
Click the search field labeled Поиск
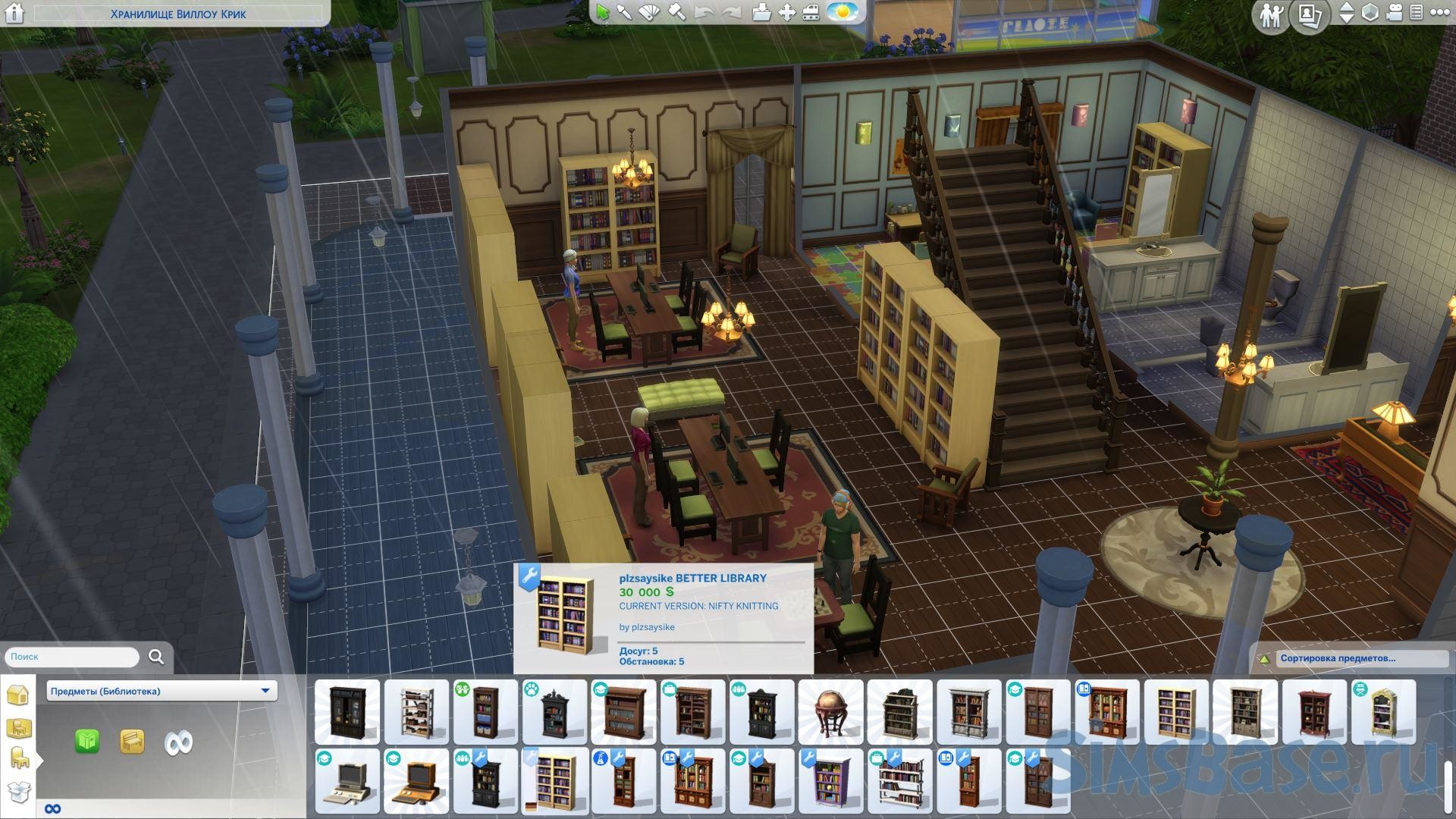pyautogui.click(x=72, y=657)
